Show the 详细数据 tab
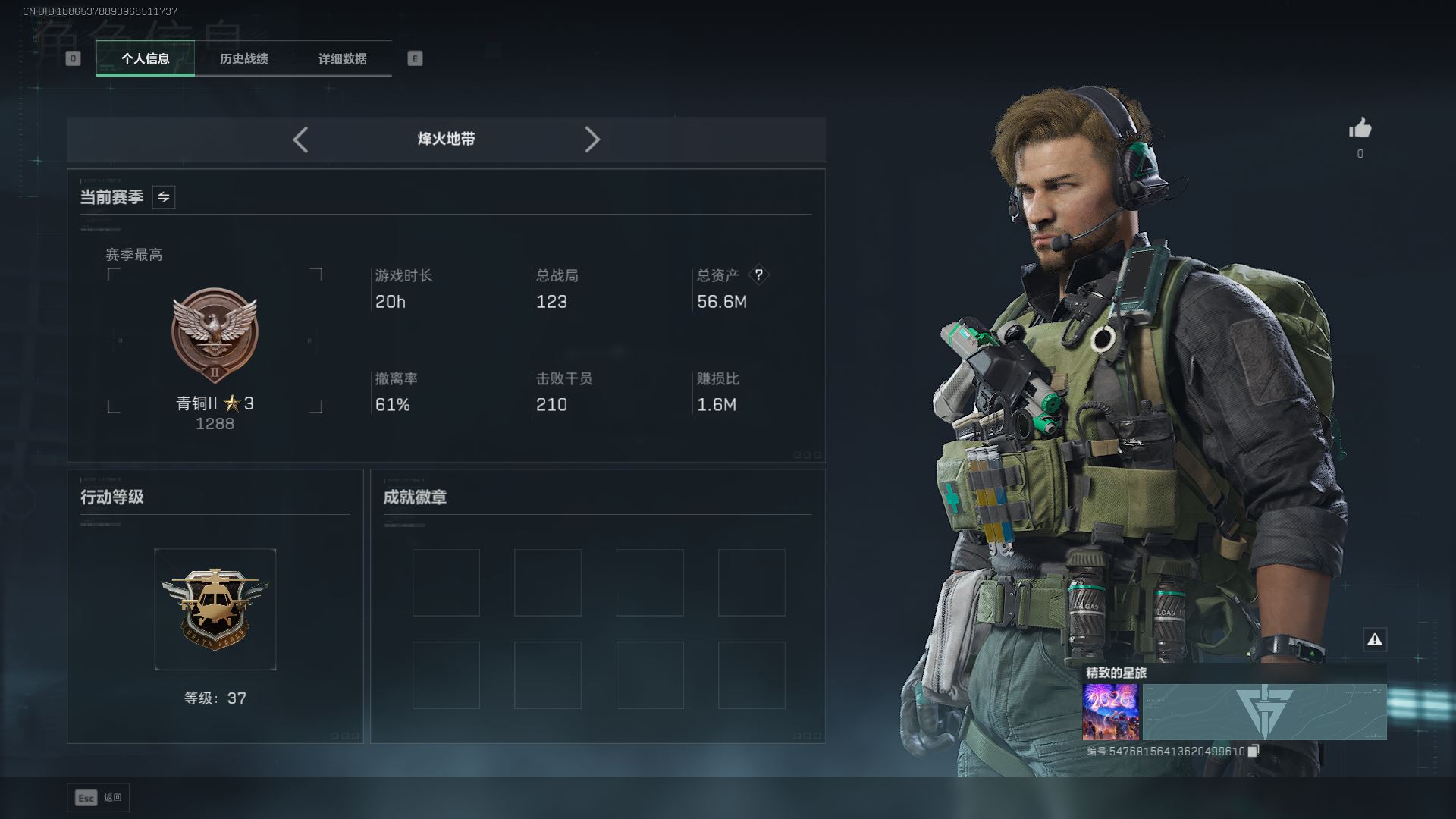Screen dimensions: 1456x819 pyautogui.click(x=342, y=58)
